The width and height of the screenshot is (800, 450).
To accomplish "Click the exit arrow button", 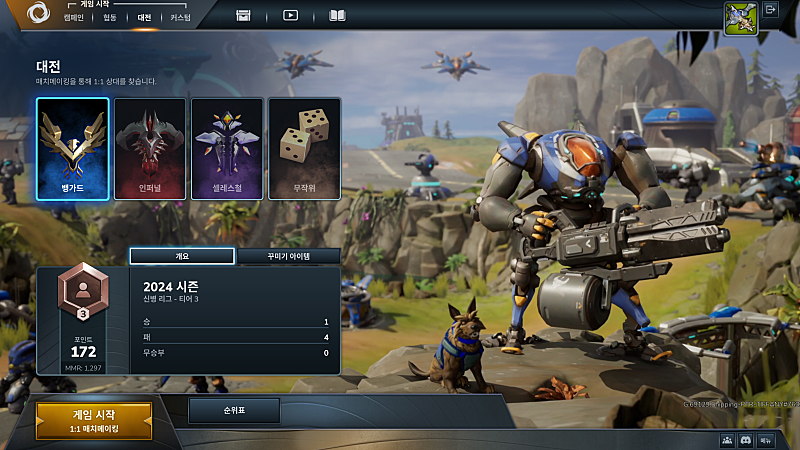I will point(771,10).
